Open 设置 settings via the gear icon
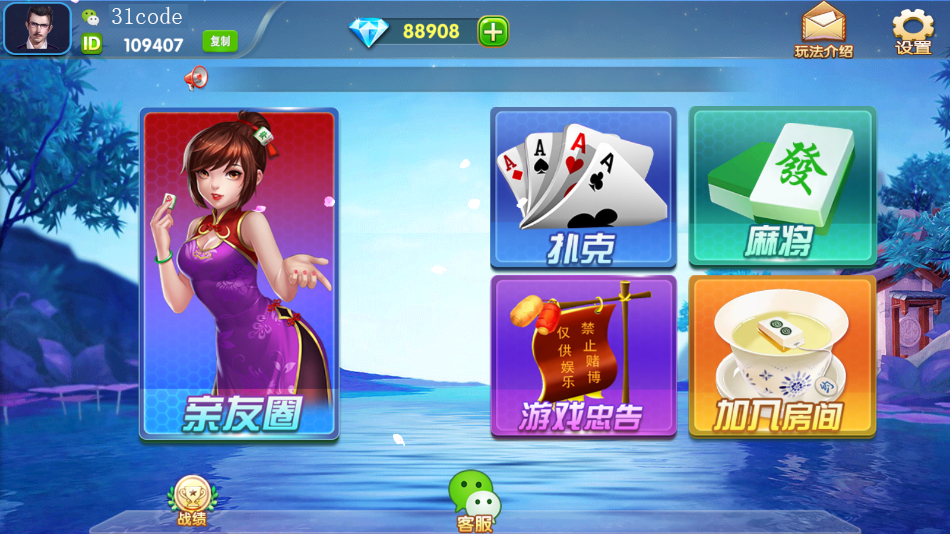This screenshot has width=950, height=534. click(912, 32)
